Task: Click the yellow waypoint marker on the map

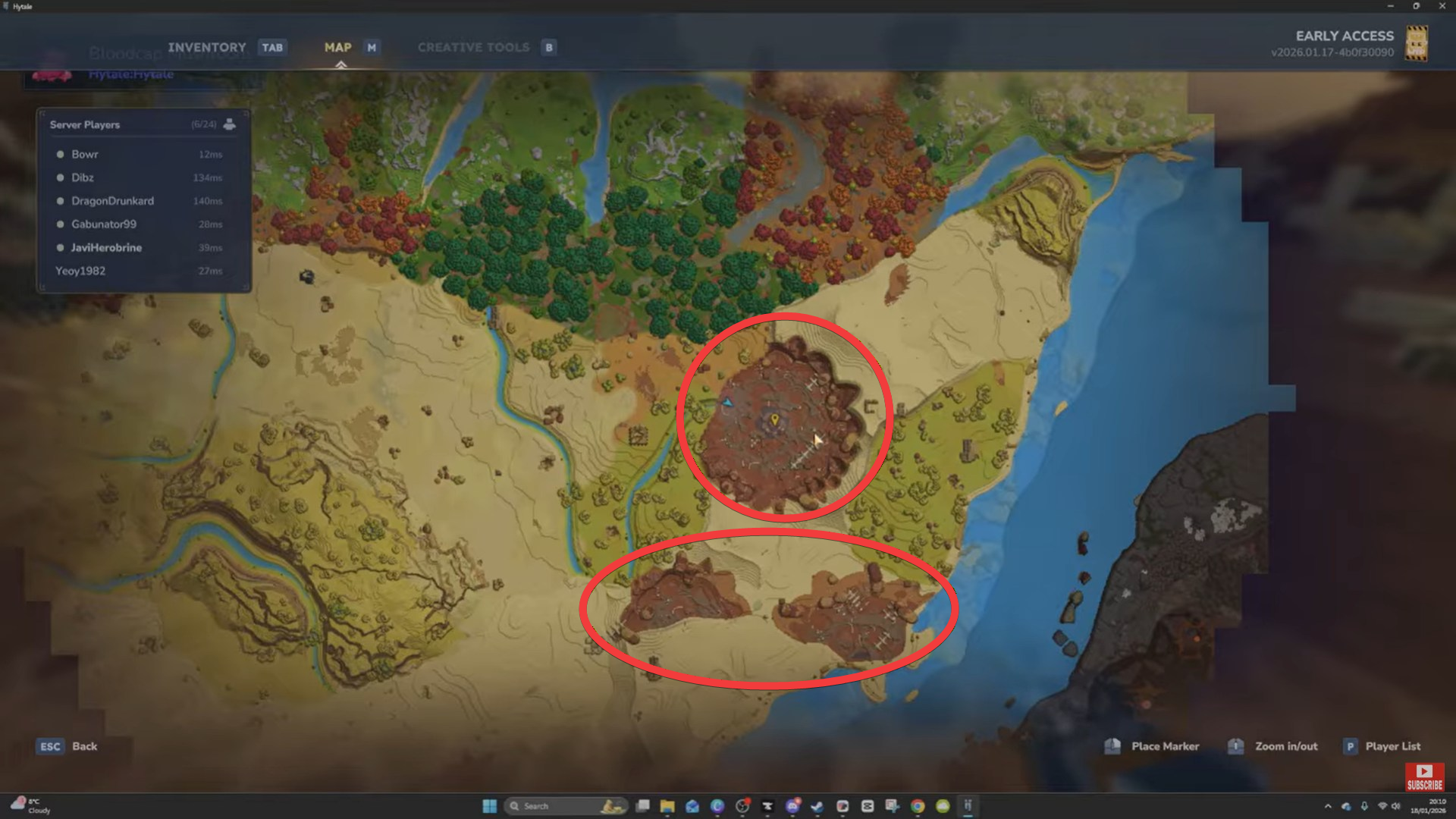Action: tap(774, 418)
